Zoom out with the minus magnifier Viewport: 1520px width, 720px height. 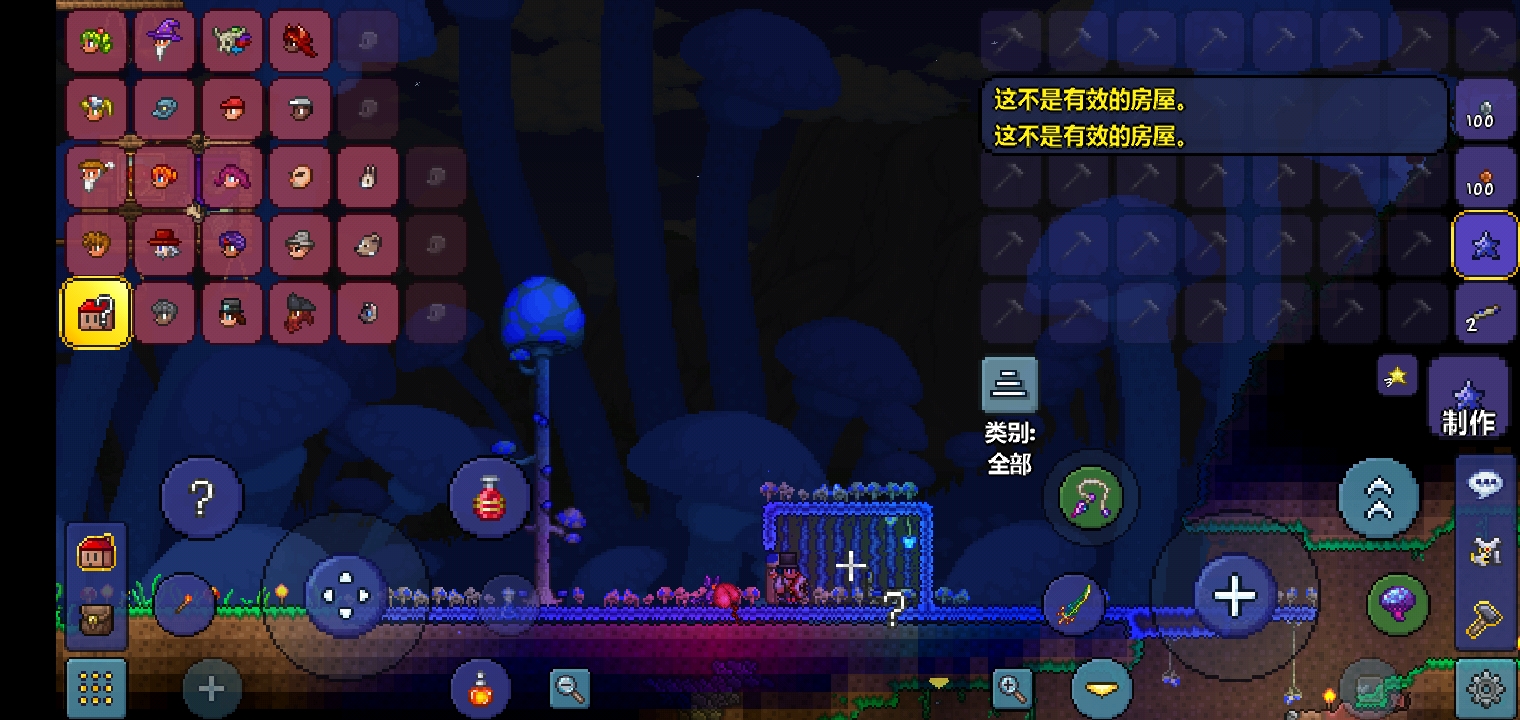[x=571, y=687]
